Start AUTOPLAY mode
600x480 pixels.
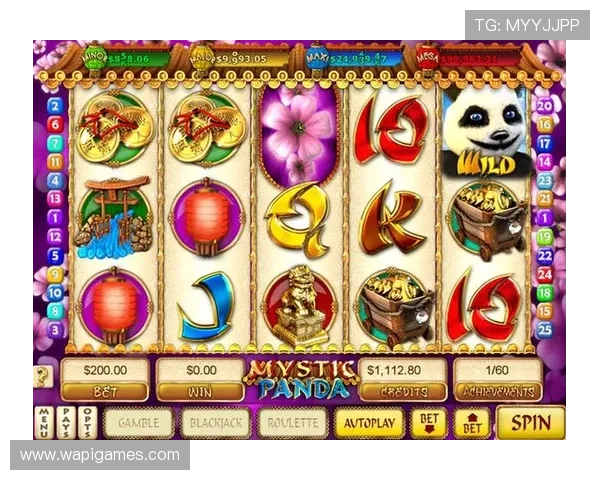click(x=369, y=422)
